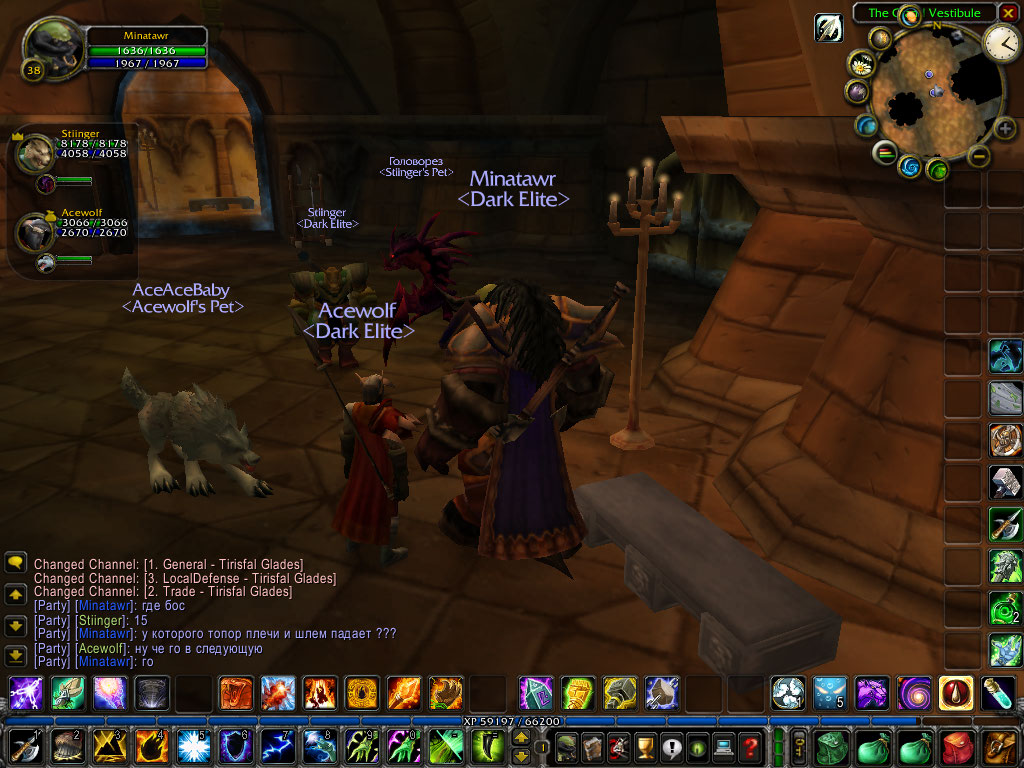The width and height of the screenshot is (1024, 768).
Task: Zoom in the minimap with the plus button
Action: click(x=1004, y=128)
